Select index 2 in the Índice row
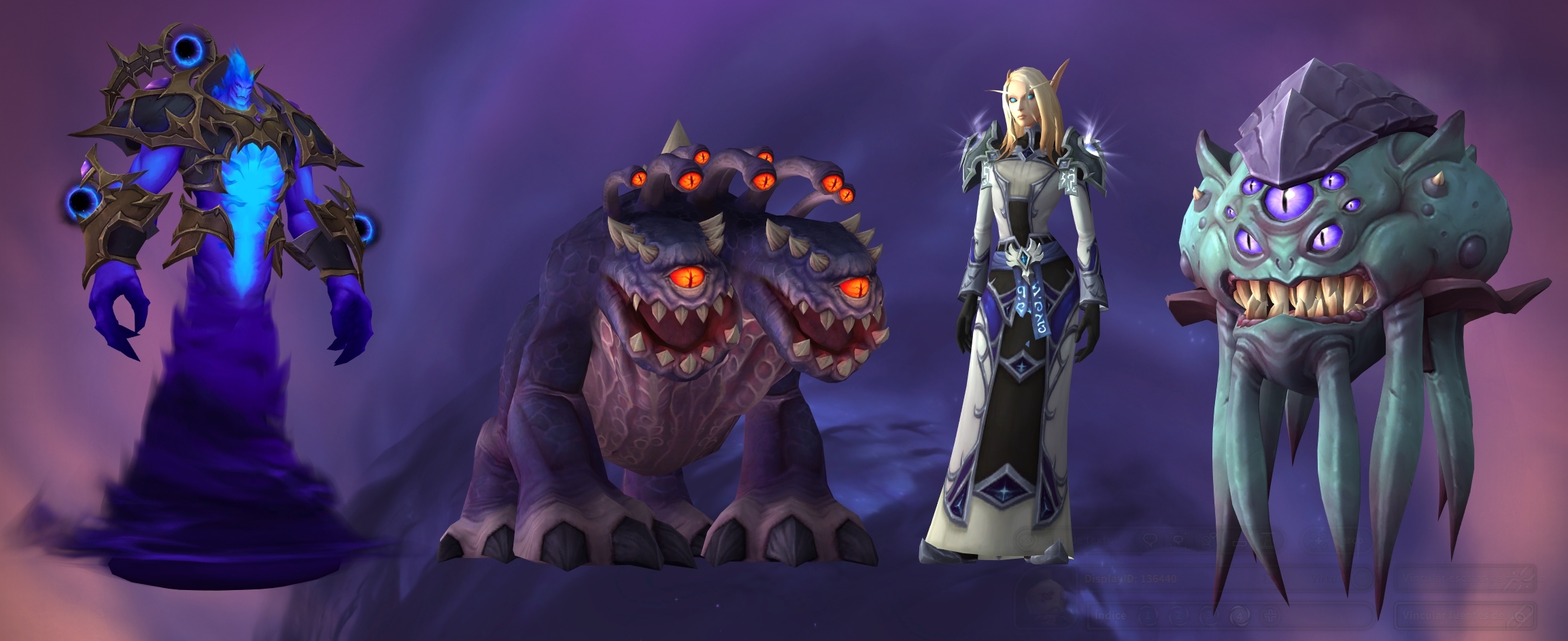This screenshot has width=1568, height=641. click(1178, 616)
